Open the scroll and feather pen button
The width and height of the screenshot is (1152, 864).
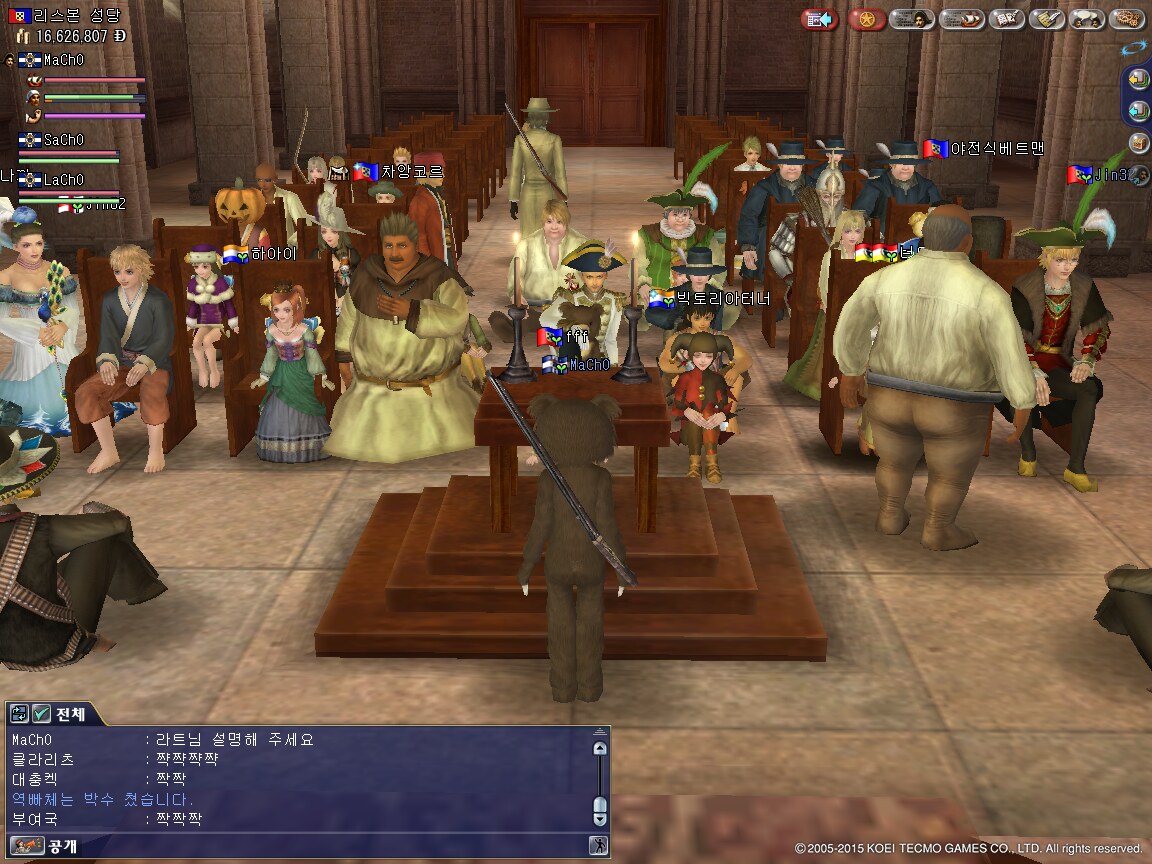point(1047,19)
